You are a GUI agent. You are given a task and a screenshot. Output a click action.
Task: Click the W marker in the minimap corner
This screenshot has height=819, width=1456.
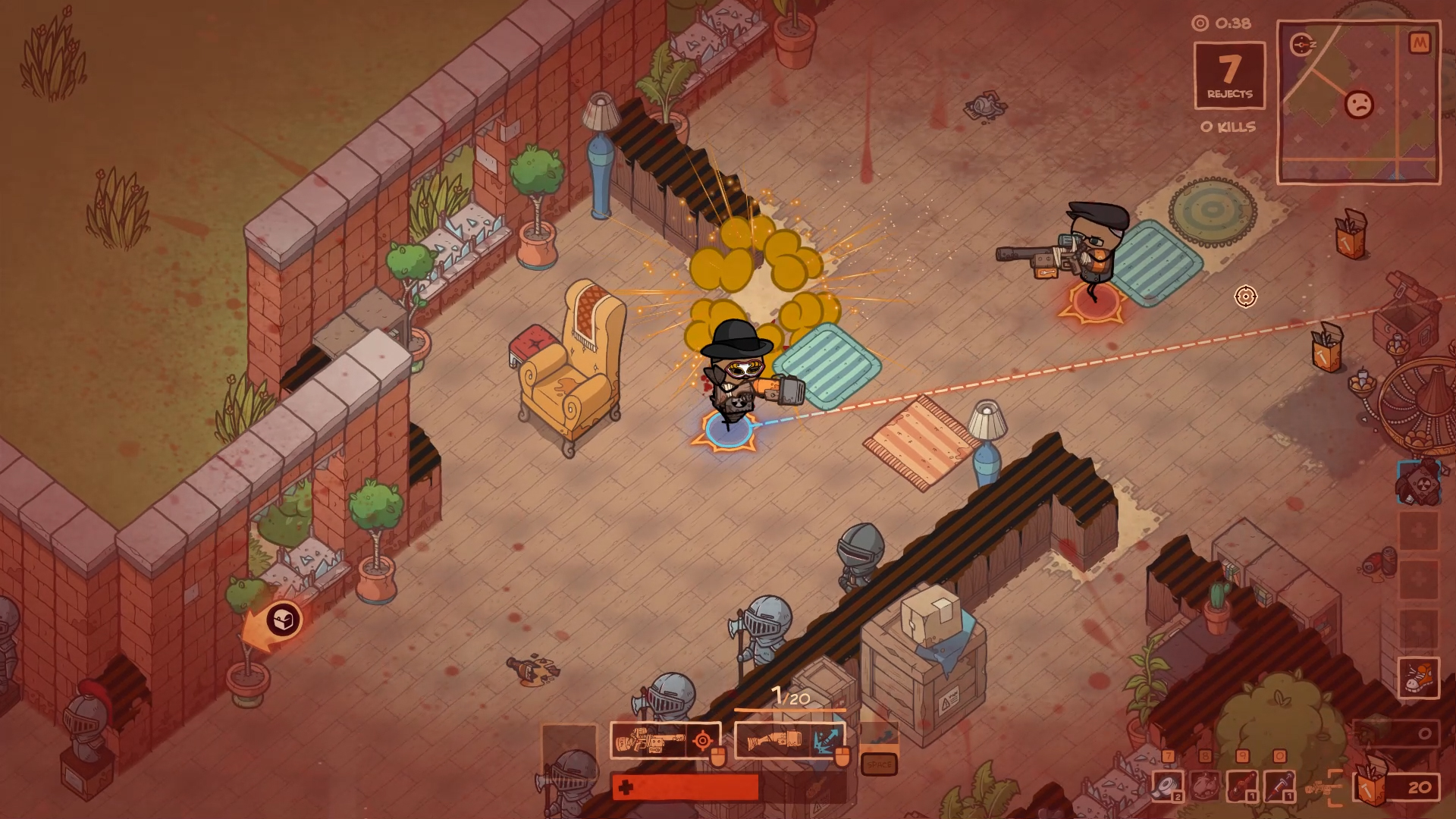1422,42
